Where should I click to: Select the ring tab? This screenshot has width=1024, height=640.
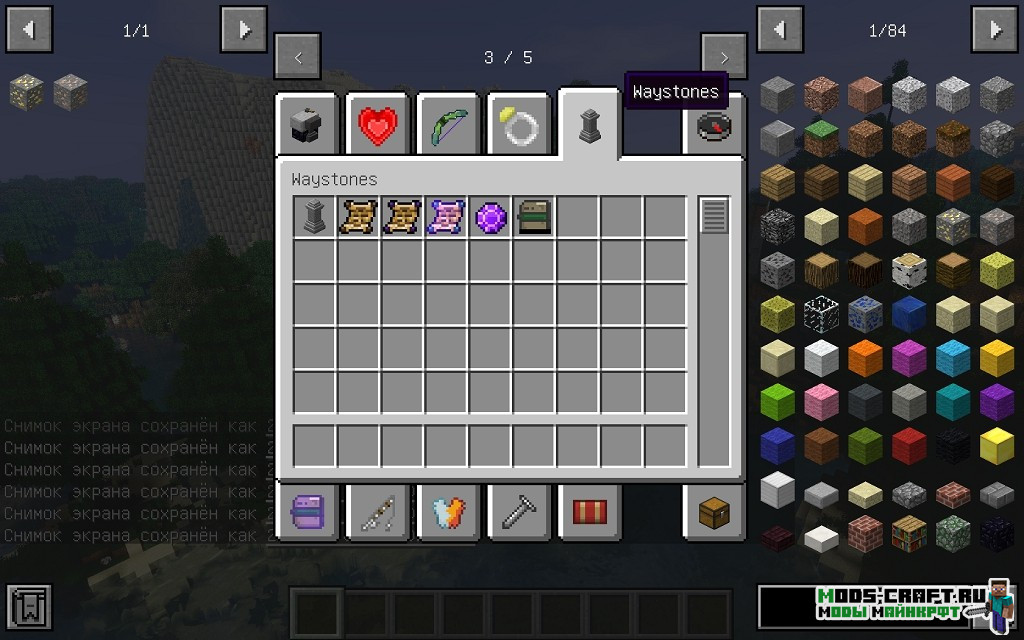(x=518, y=125)
